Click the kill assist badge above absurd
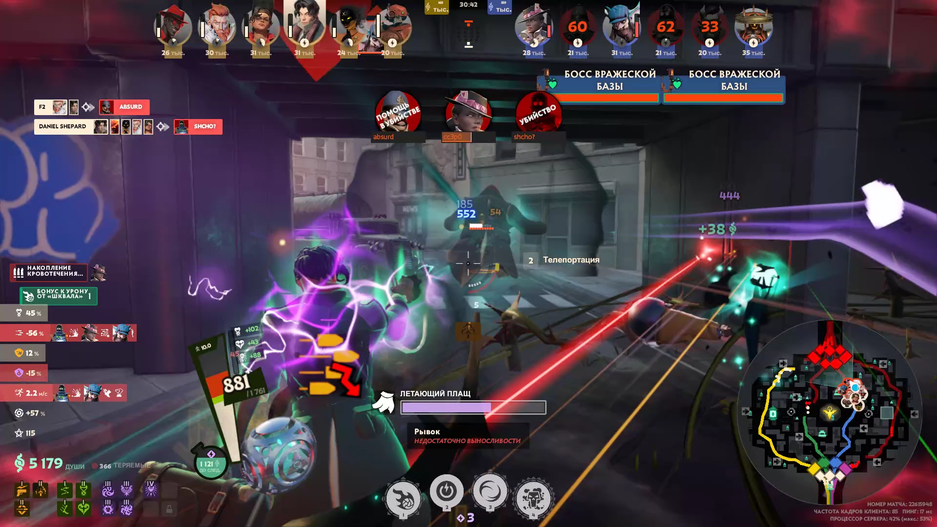 pos(397,112)
